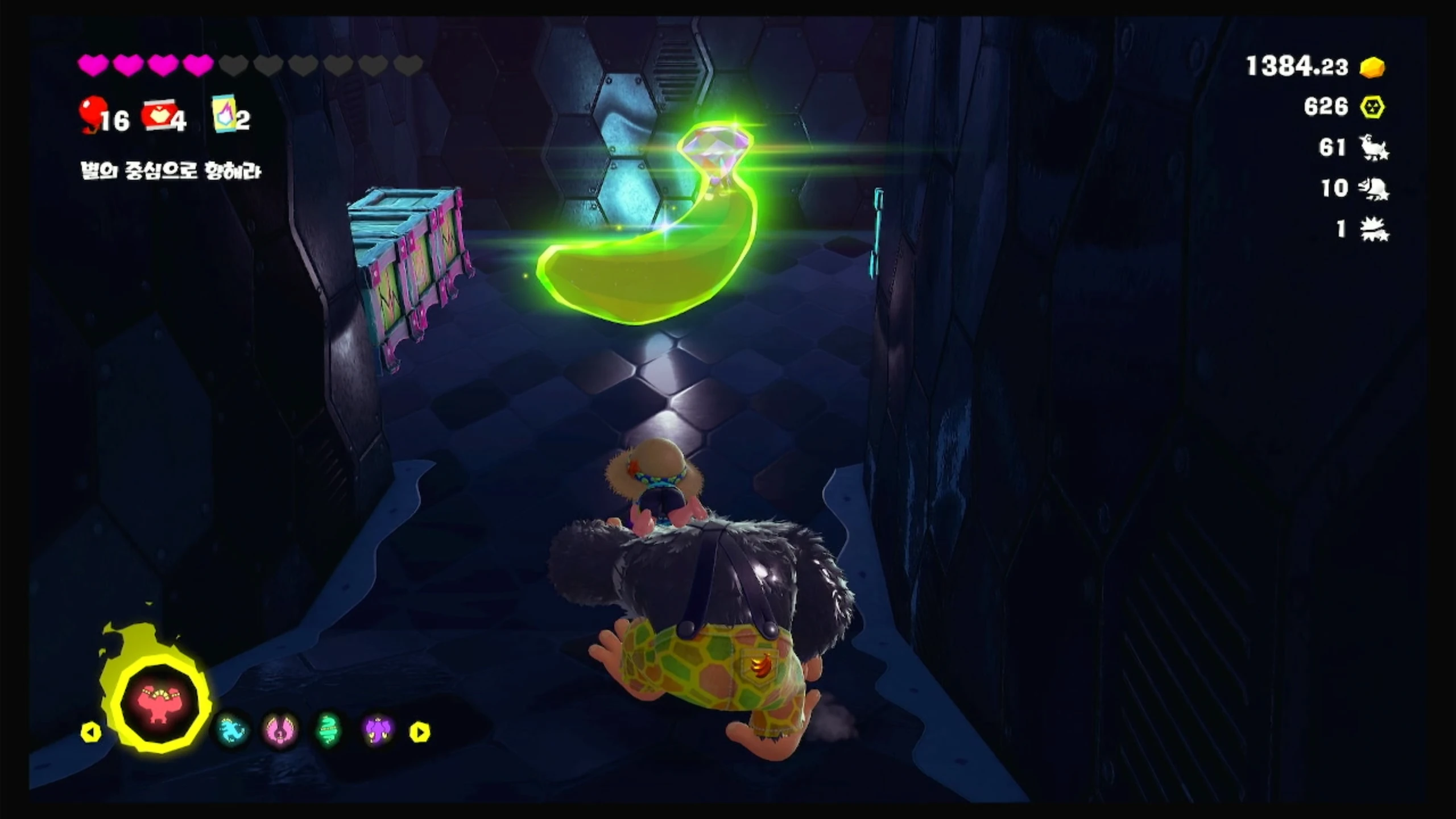Screen dimensions: 1456x819
Task: Activate the green Snake Bananza icon
Action: point(328,730)
